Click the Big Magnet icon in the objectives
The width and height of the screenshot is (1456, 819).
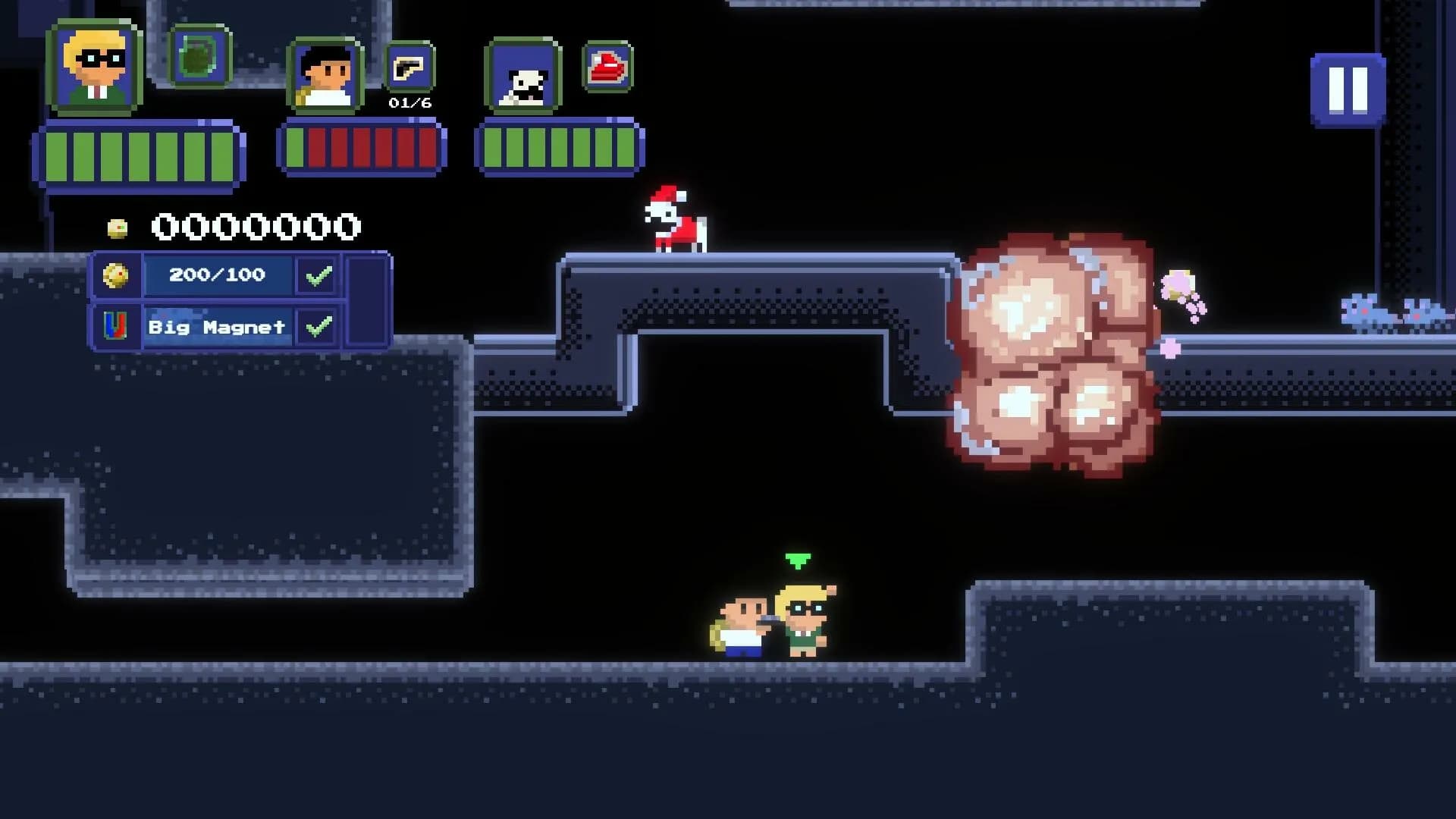tap(115, 328)
